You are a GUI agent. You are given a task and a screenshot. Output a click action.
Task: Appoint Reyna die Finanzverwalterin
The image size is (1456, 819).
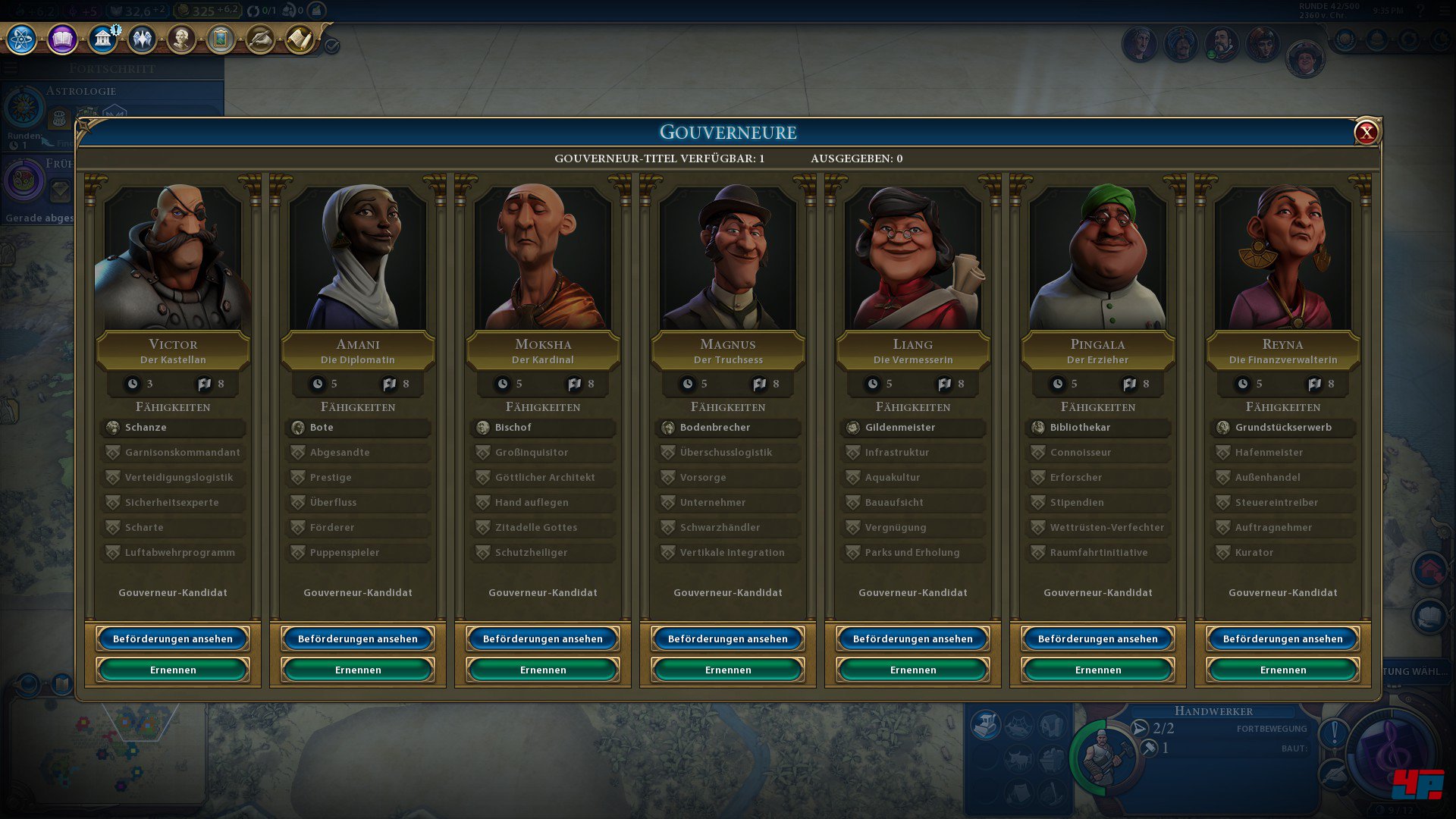click(1283, 670)
